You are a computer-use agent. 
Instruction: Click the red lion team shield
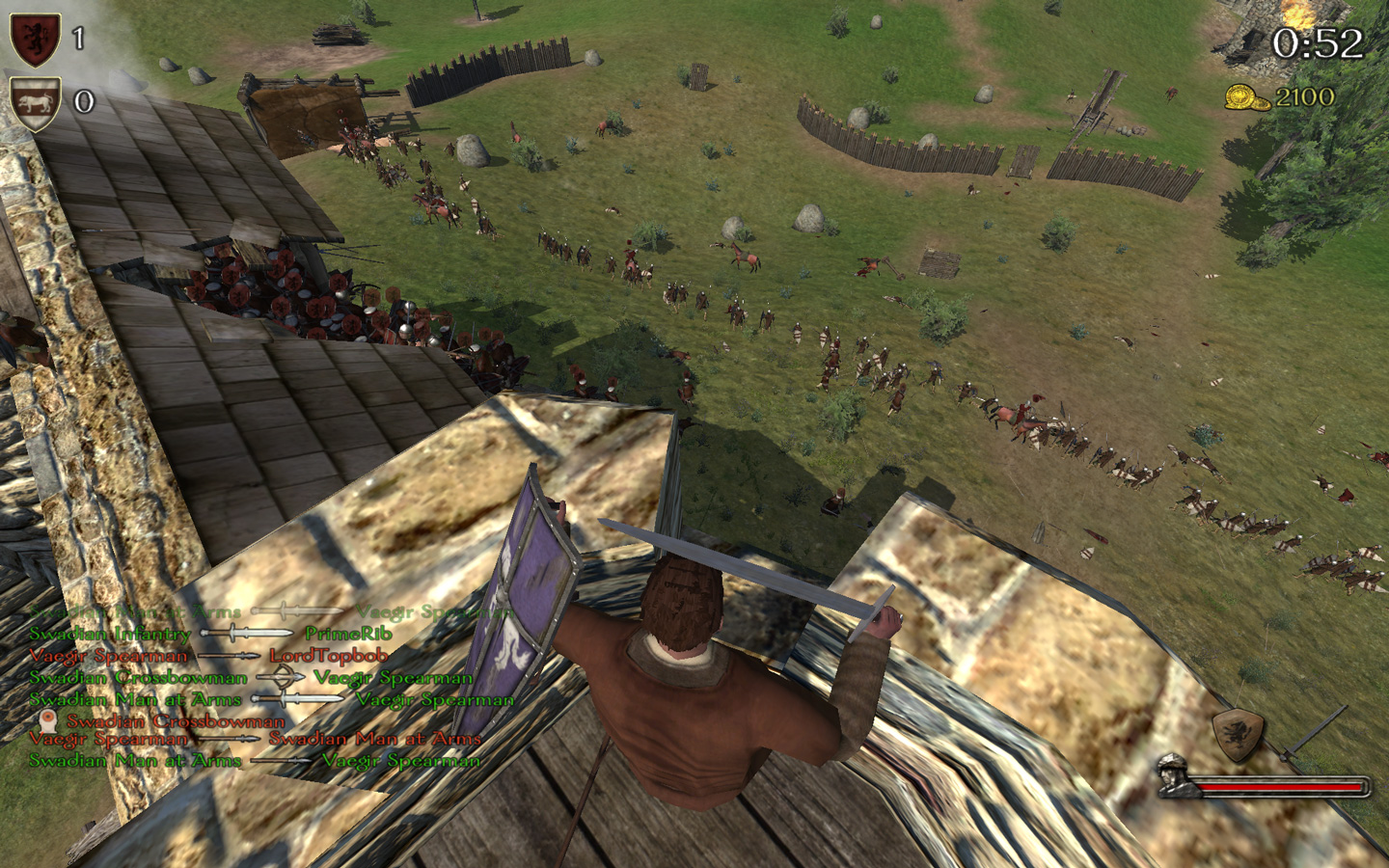coord(35,39)
